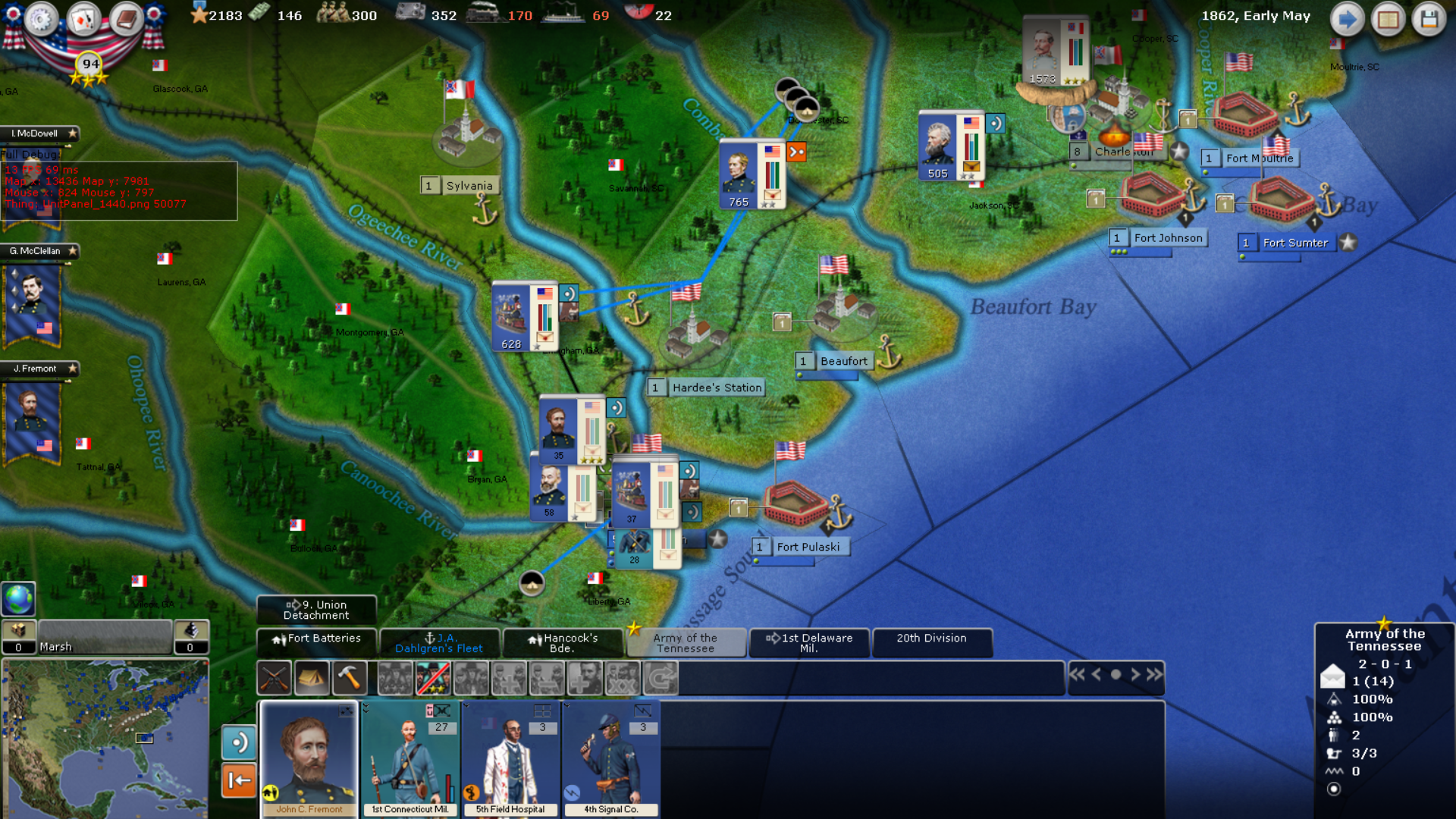Select the crossed rifles attack posture icon
Image resolution: width=1456 pixels, height=819 pixels.
tap(274, 677)
